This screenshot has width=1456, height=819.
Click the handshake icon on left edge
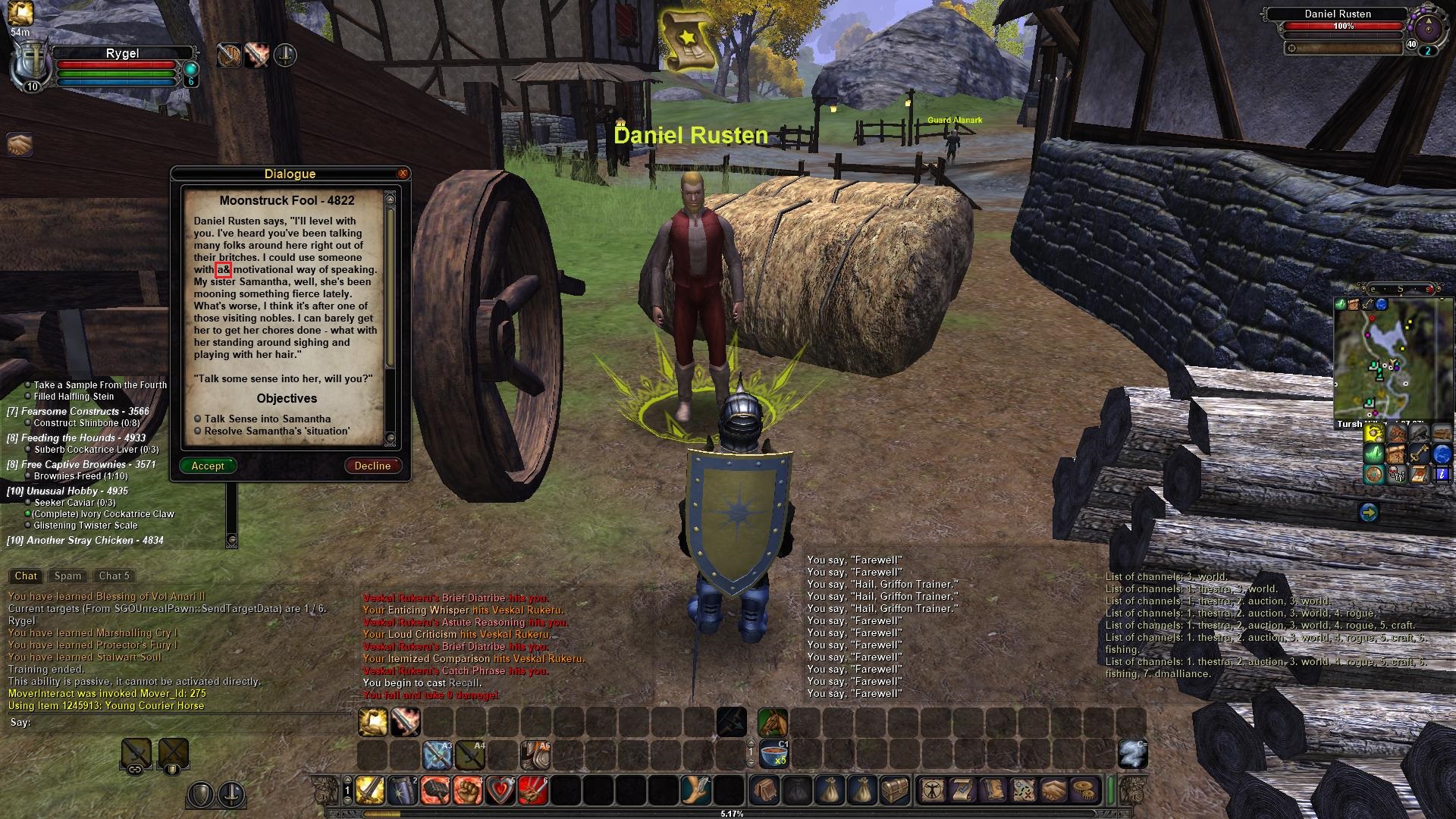pyautogui.click(x=19, y=143)
